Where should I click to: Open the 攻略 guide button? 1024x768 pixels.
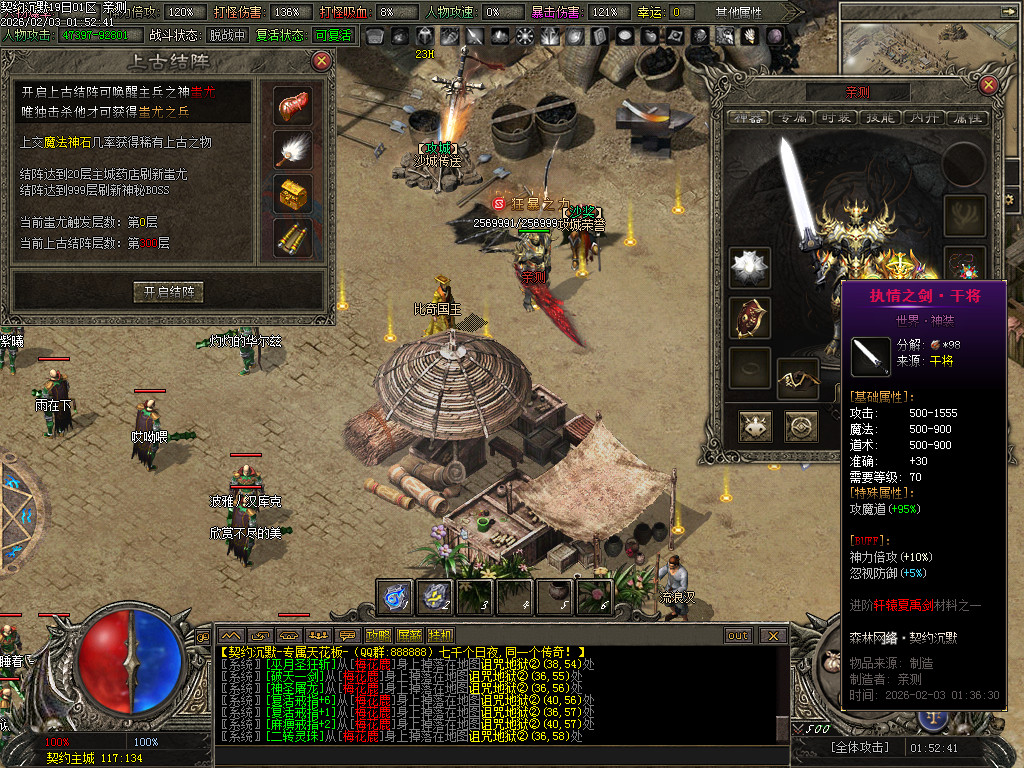pos(378,635)
